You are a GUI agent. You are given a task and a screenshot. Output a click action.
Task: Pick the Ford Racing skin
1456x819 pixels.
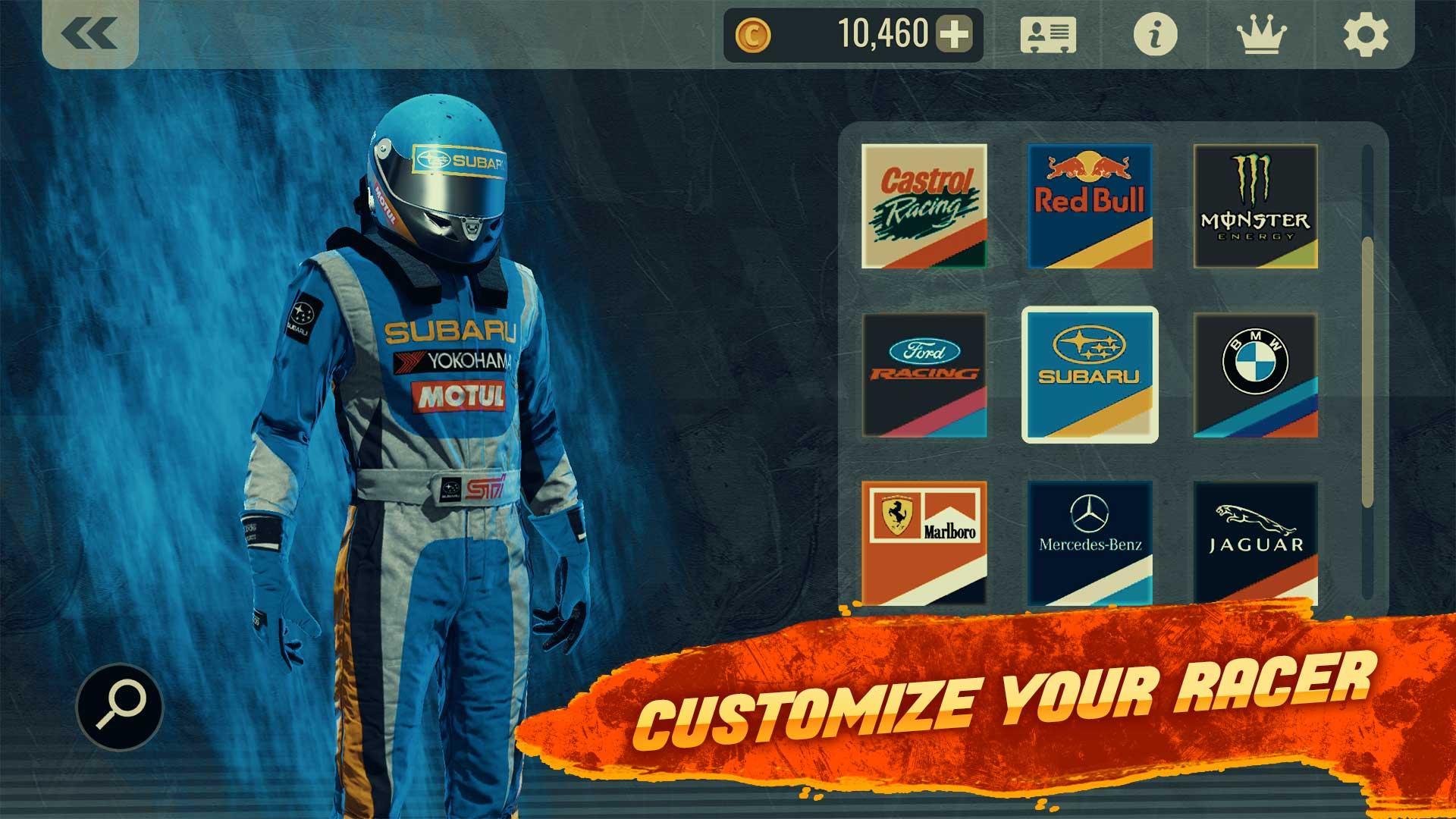924,375
